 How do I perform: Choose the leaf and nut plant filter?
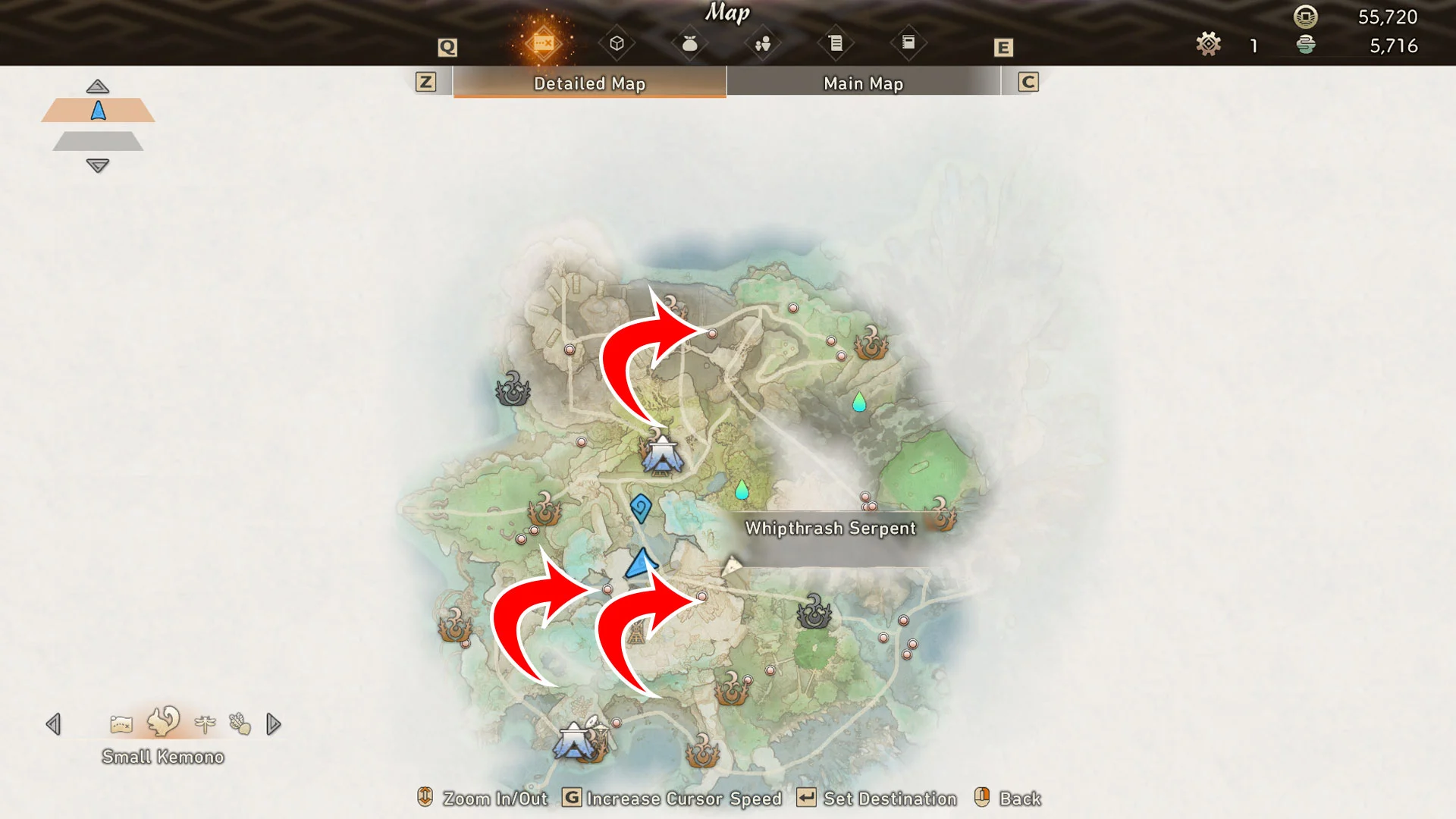click(240, 724)
